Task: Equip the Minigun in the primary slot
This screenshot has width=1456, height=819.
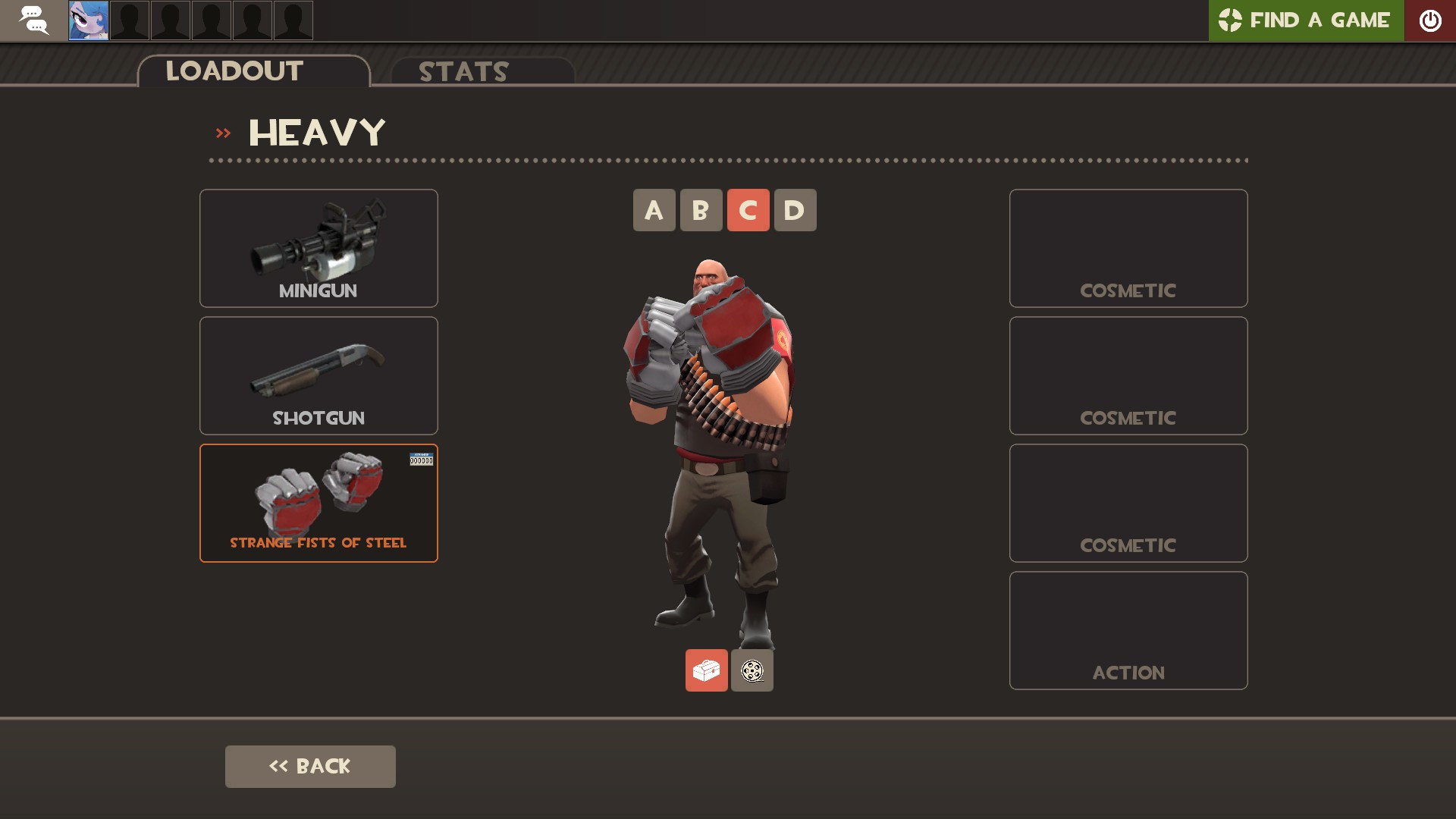Action: (318, 247)
